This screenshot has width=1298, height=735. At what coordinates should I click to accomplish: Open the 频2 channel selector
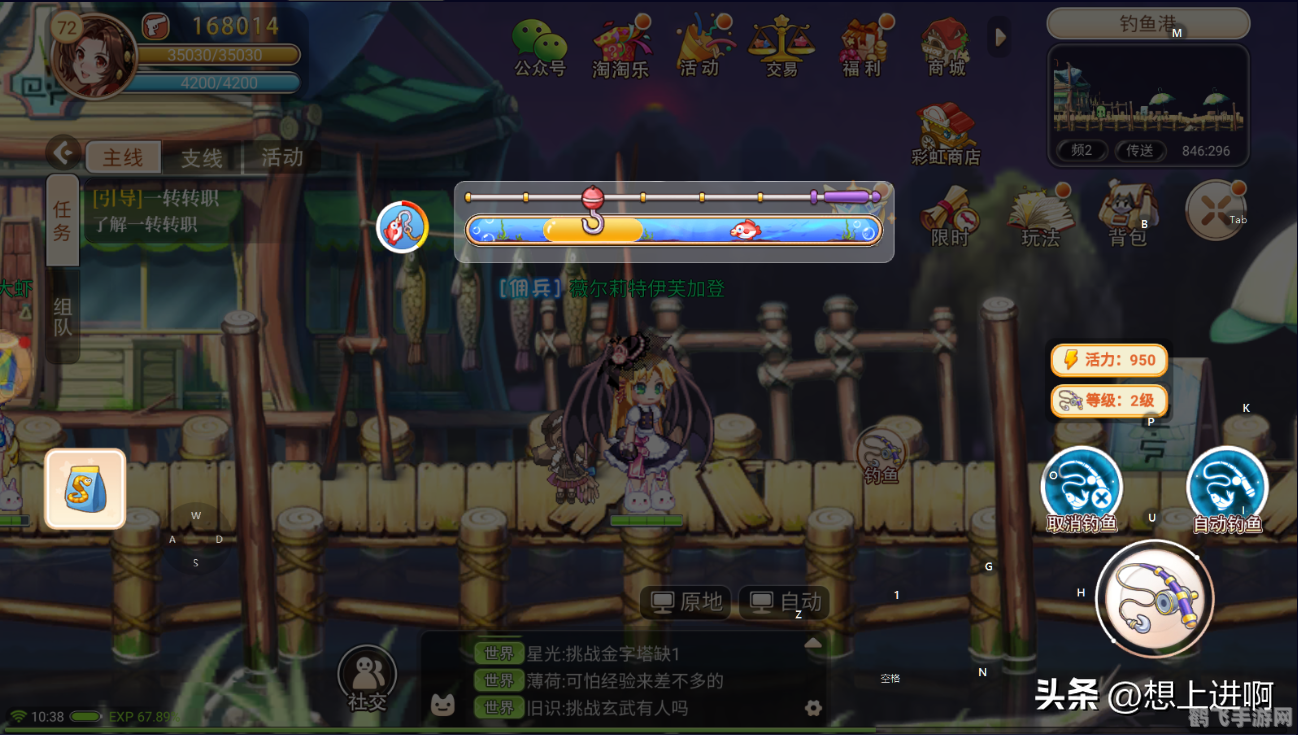tap(1080, 150)
